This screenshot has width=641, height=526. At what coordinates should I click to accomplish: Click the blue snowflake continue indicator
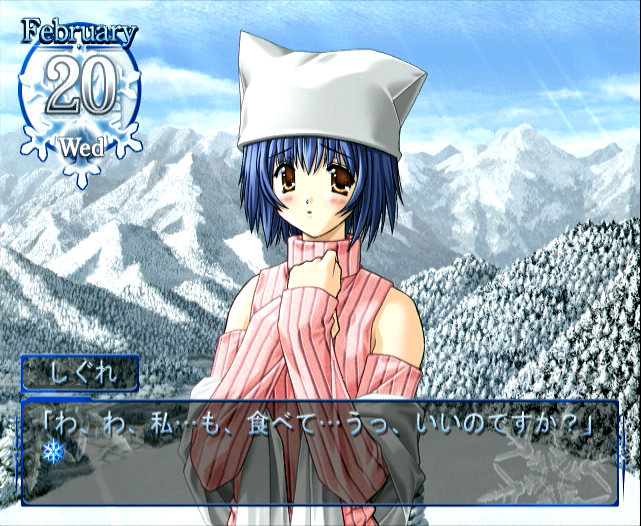point(52,452)
